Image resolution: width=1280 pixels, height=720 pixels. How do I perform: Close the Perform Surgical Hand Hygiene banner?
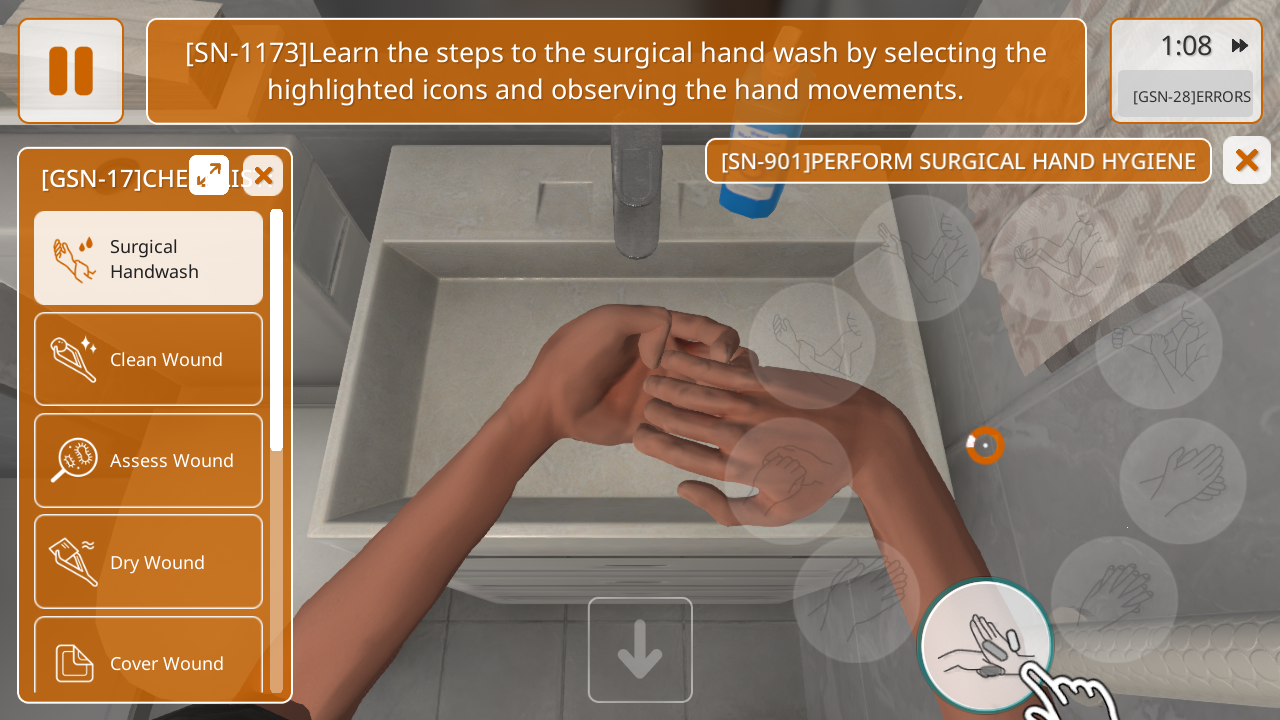(x=1246, y=160)
